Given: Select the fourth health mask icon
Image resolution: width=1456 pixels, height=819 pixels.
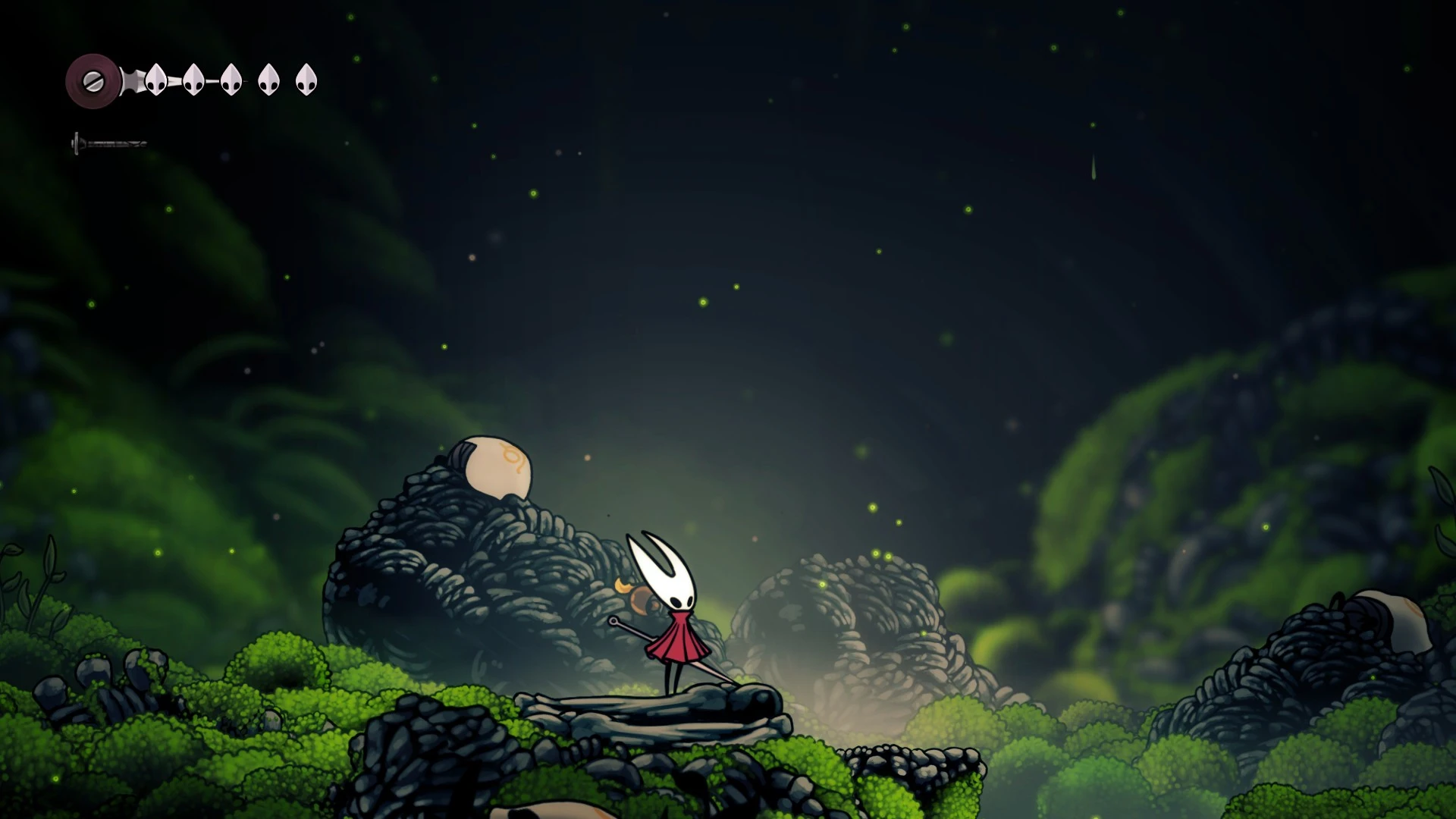Looking at the screenshot, I should point(268,79).
